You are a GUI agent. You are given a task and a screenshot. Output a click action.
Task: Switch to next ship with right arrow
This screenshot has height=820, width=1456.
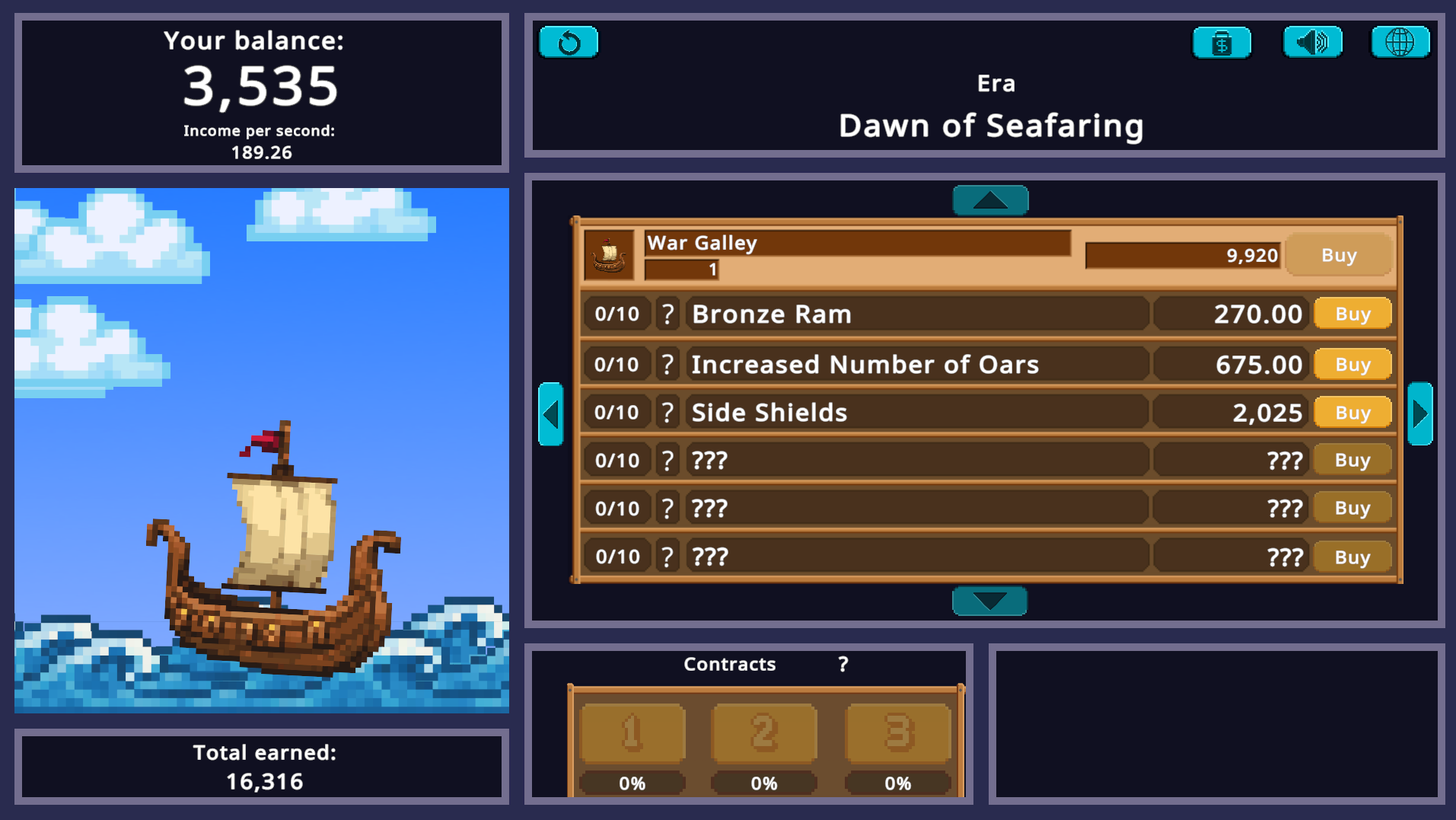[x=1420, y=414]
